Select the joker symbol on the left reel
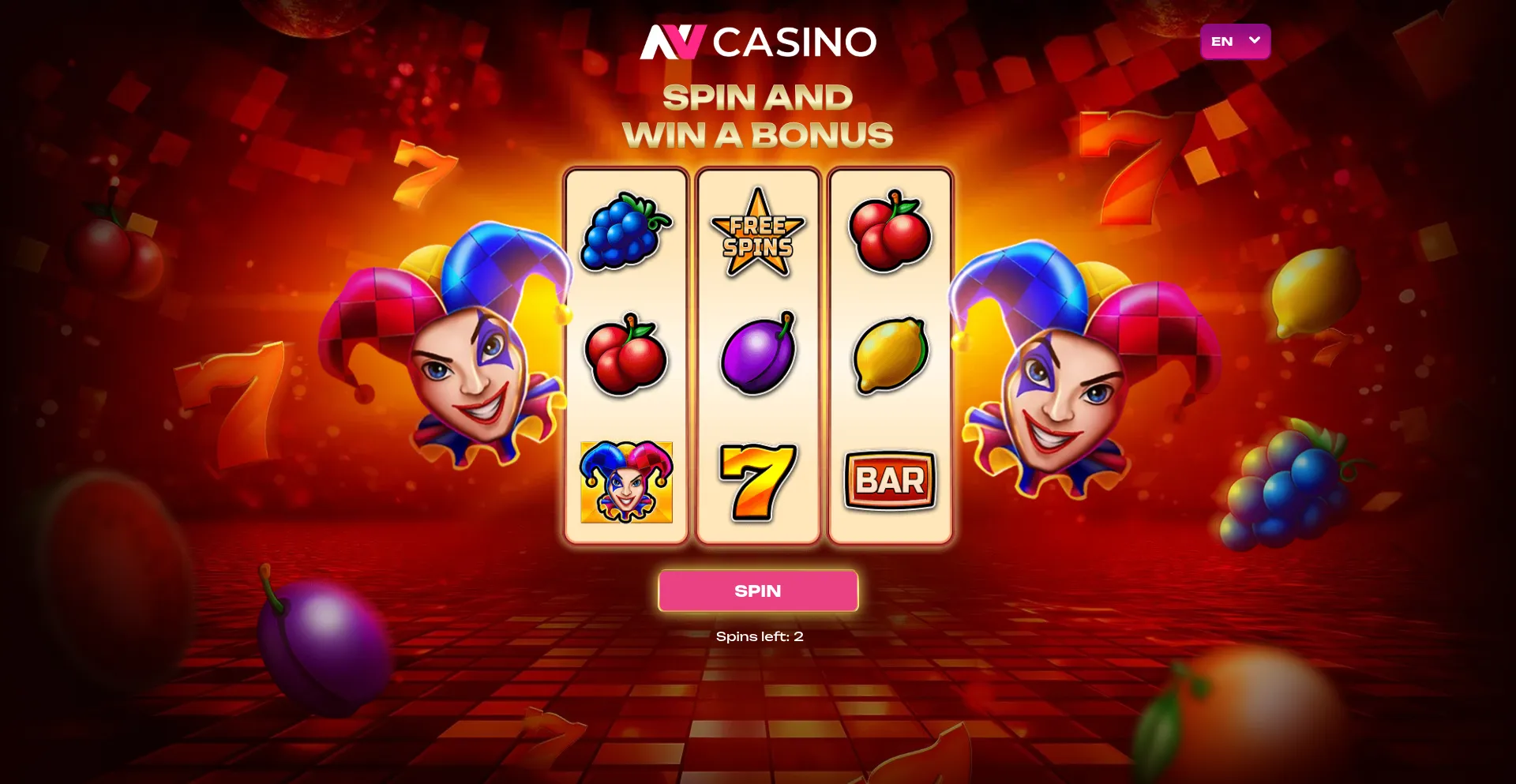This screenshot has height=784, width=1516. 625,480
